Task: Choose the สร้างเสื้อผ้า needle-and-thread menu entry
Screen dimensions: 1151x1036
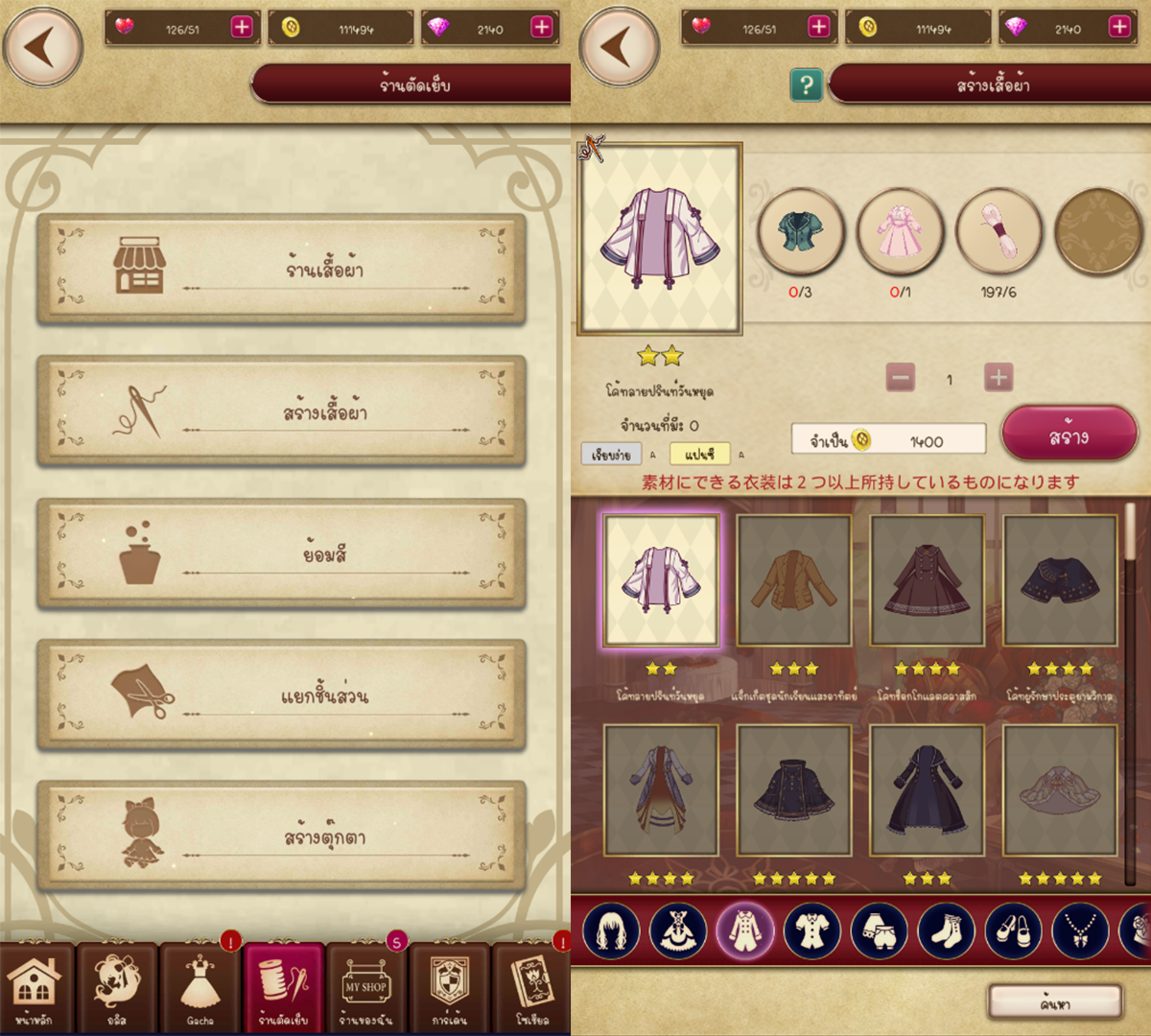Action: click(x=281, y=412)
